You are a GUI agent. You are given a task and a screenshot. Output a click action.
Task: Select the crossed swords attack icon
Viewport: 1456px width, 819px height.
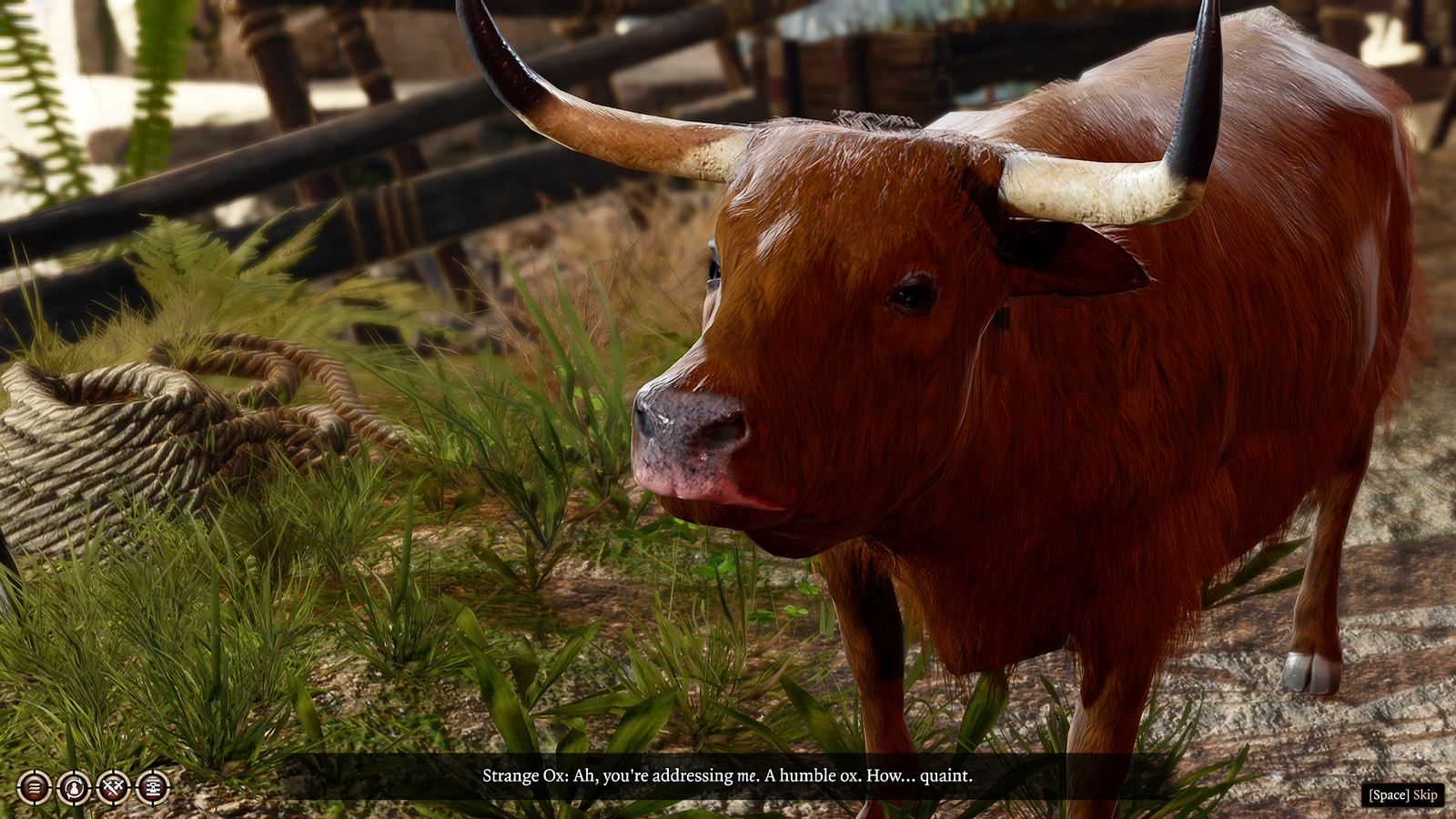[x=113, y=787]
